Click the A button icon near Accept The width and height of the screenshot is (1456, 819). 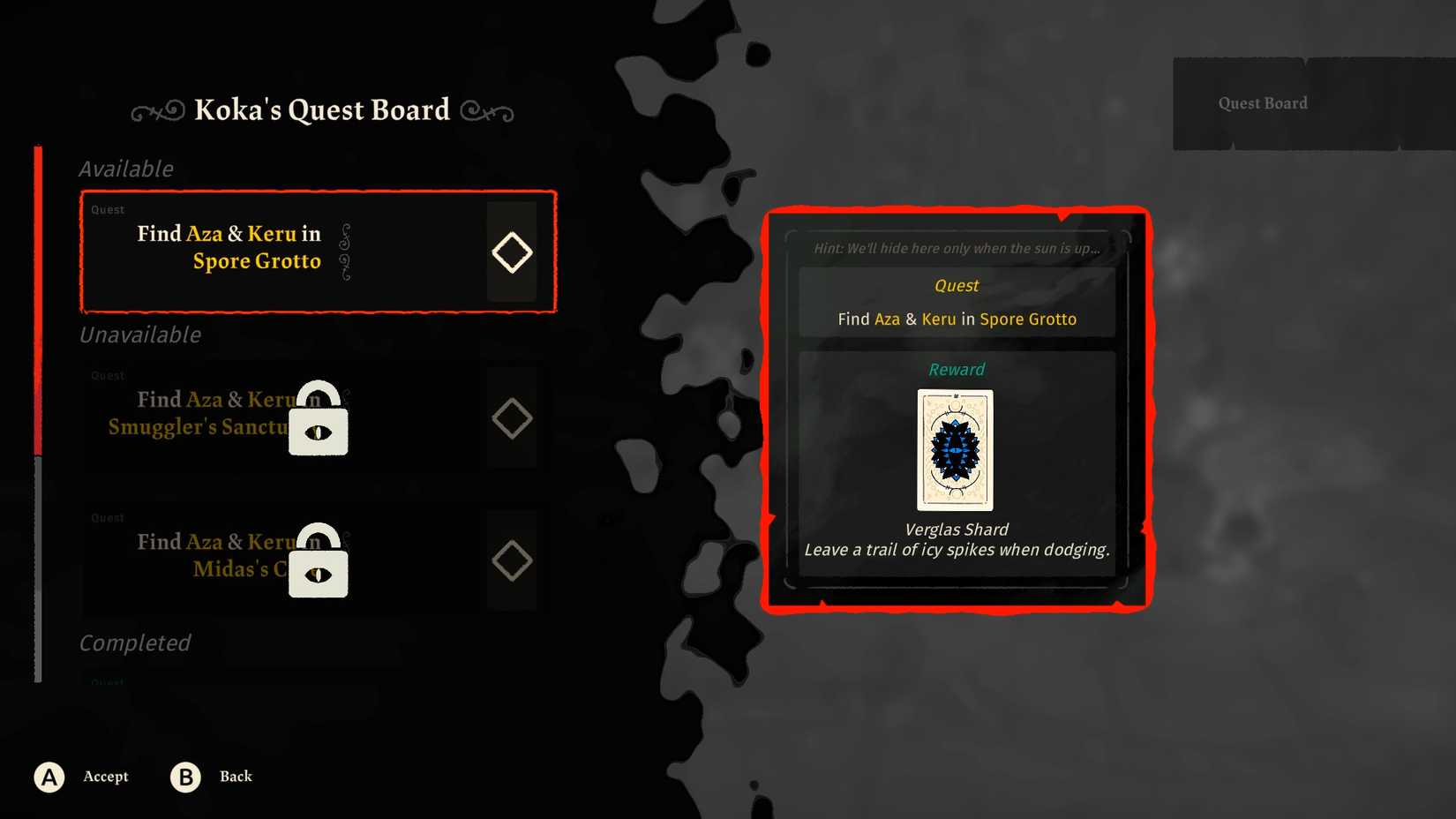tap(49, 777)
